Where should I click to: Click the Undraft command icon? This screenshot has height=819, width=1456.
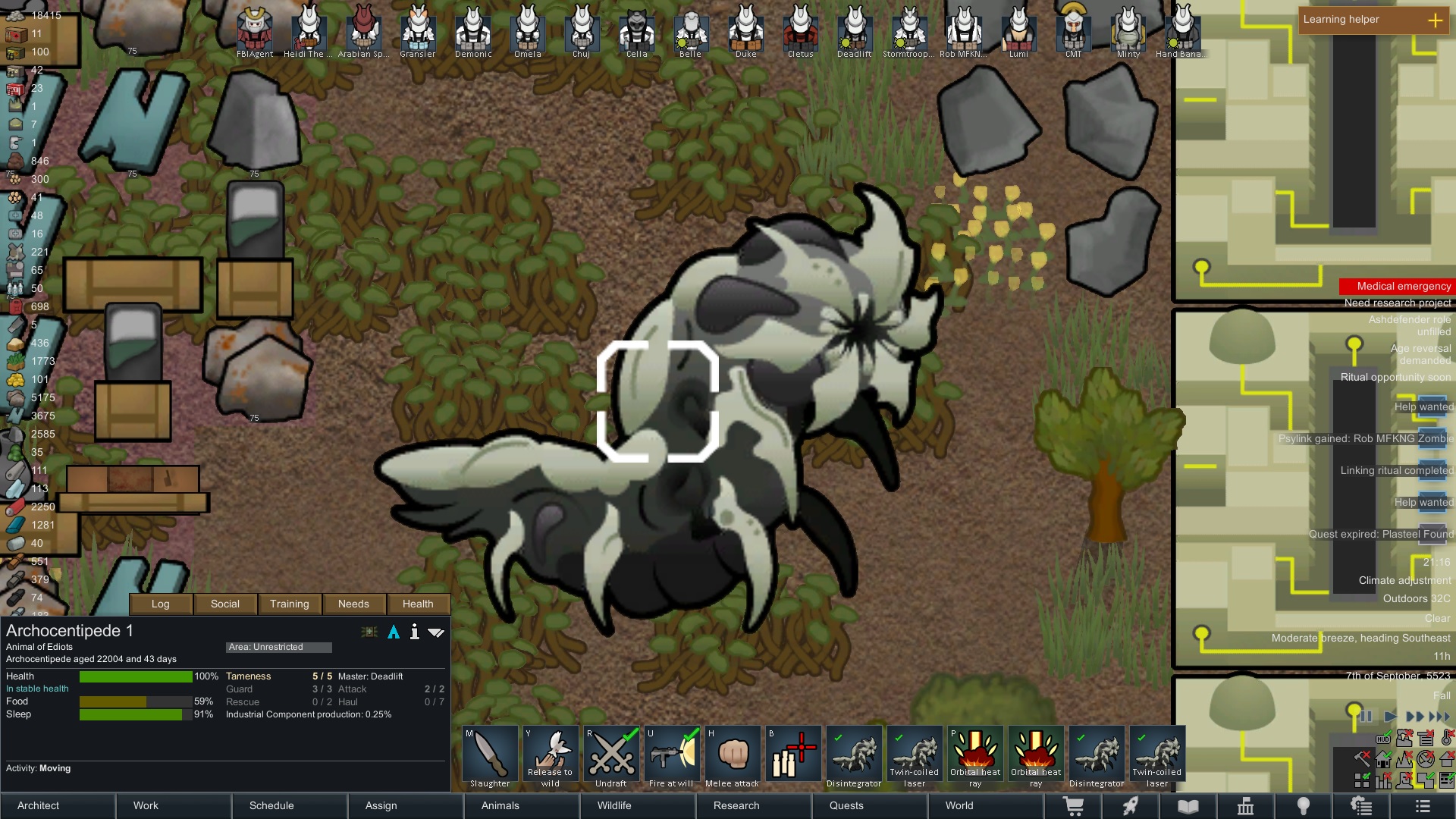pyautogui.click(x=611, y=754)
